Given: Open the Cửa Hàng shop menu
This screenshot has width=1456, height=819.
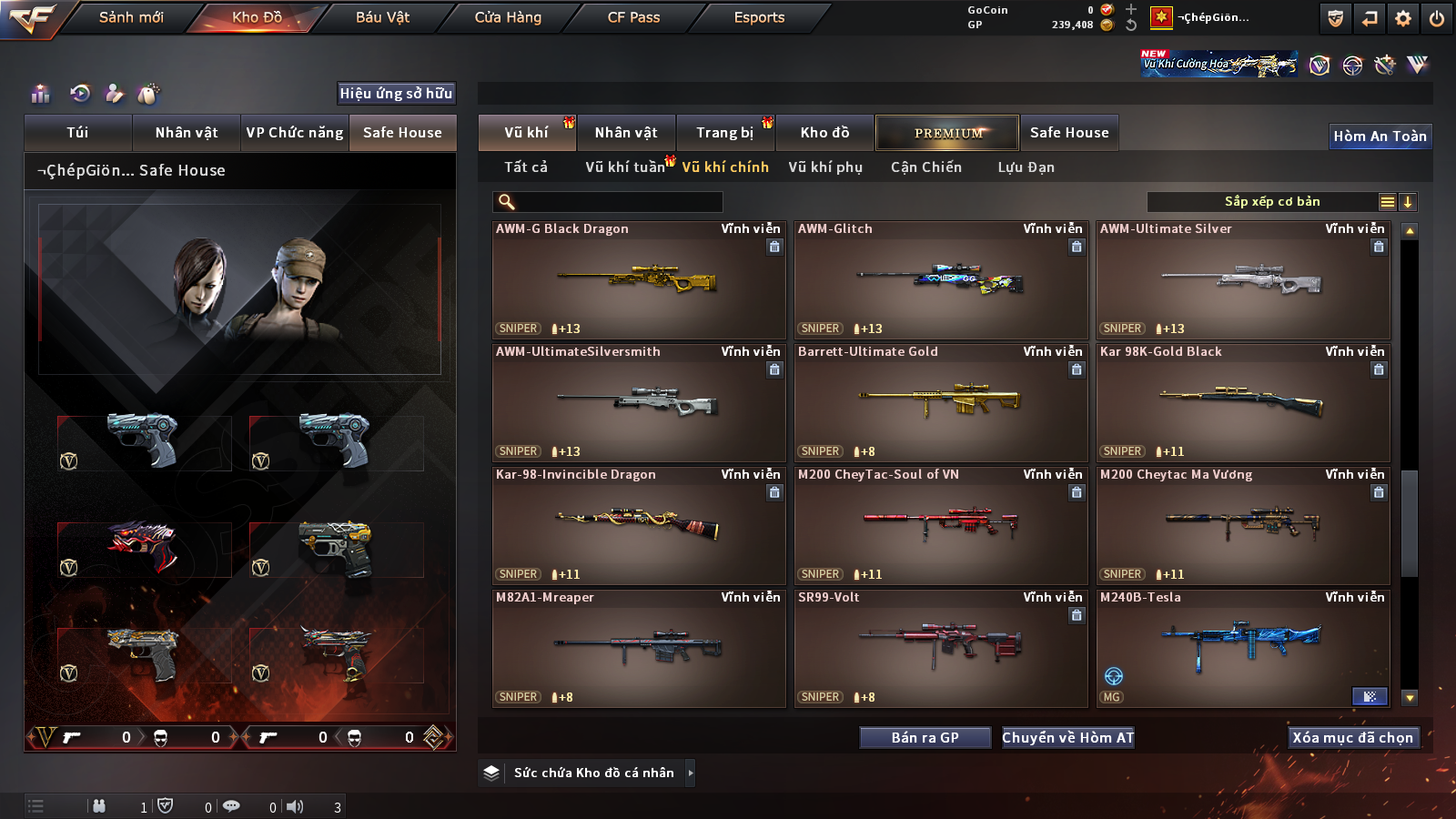Looking at the screenshot, I should [x=508, y=17].
